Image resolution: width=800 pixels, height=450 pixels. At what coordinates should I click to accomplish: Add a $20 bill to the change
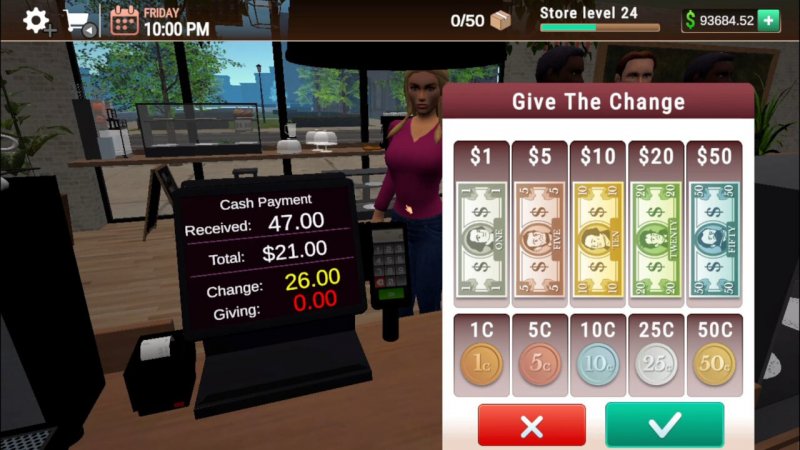pyautogui.click(x=656, y=238)
